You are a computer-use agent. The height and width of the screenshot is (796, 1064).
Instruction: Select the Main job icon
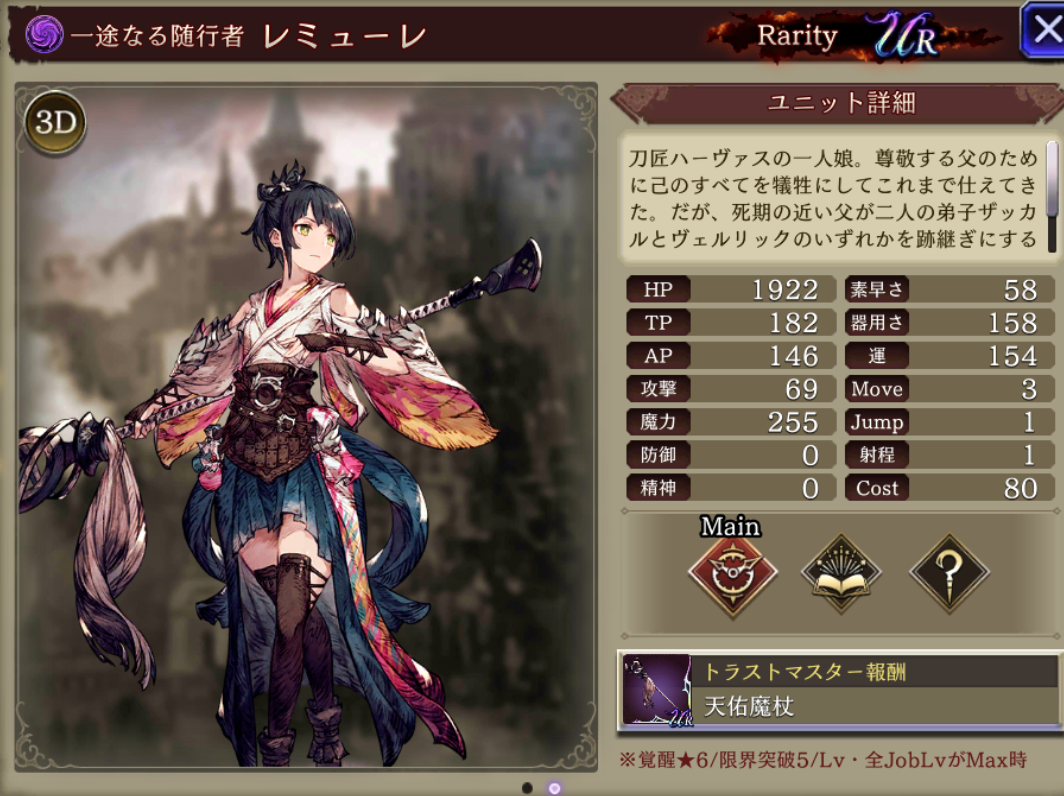tap(732, 573)
